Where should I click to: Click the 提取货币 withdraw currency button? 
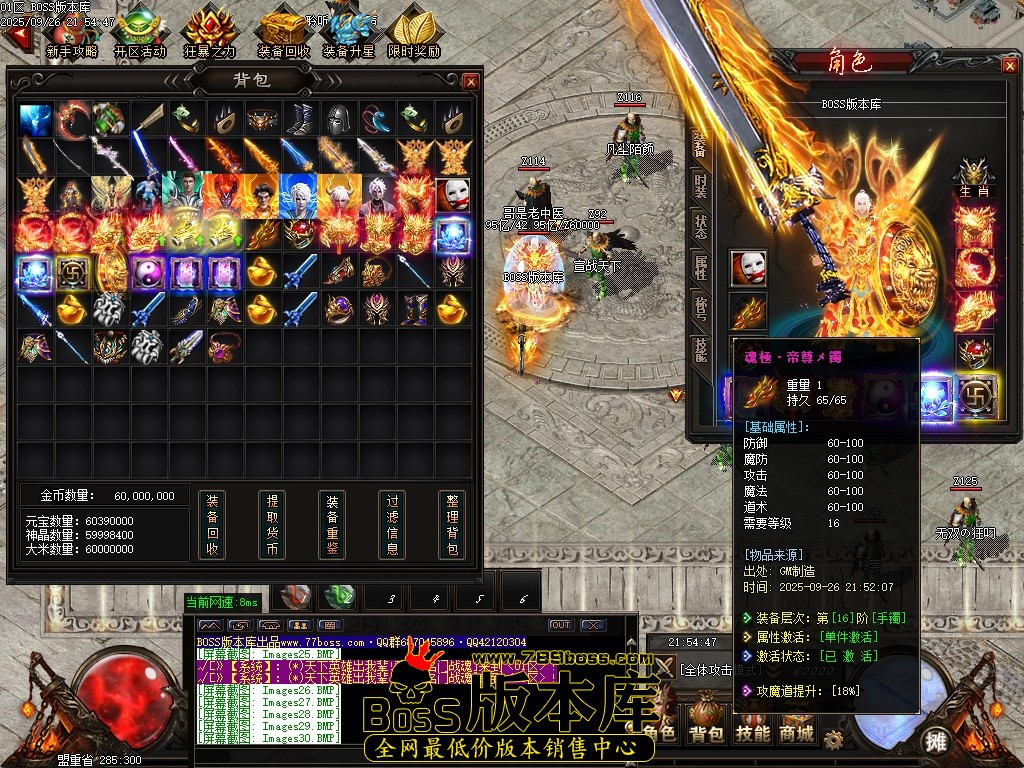click(272, 524)
